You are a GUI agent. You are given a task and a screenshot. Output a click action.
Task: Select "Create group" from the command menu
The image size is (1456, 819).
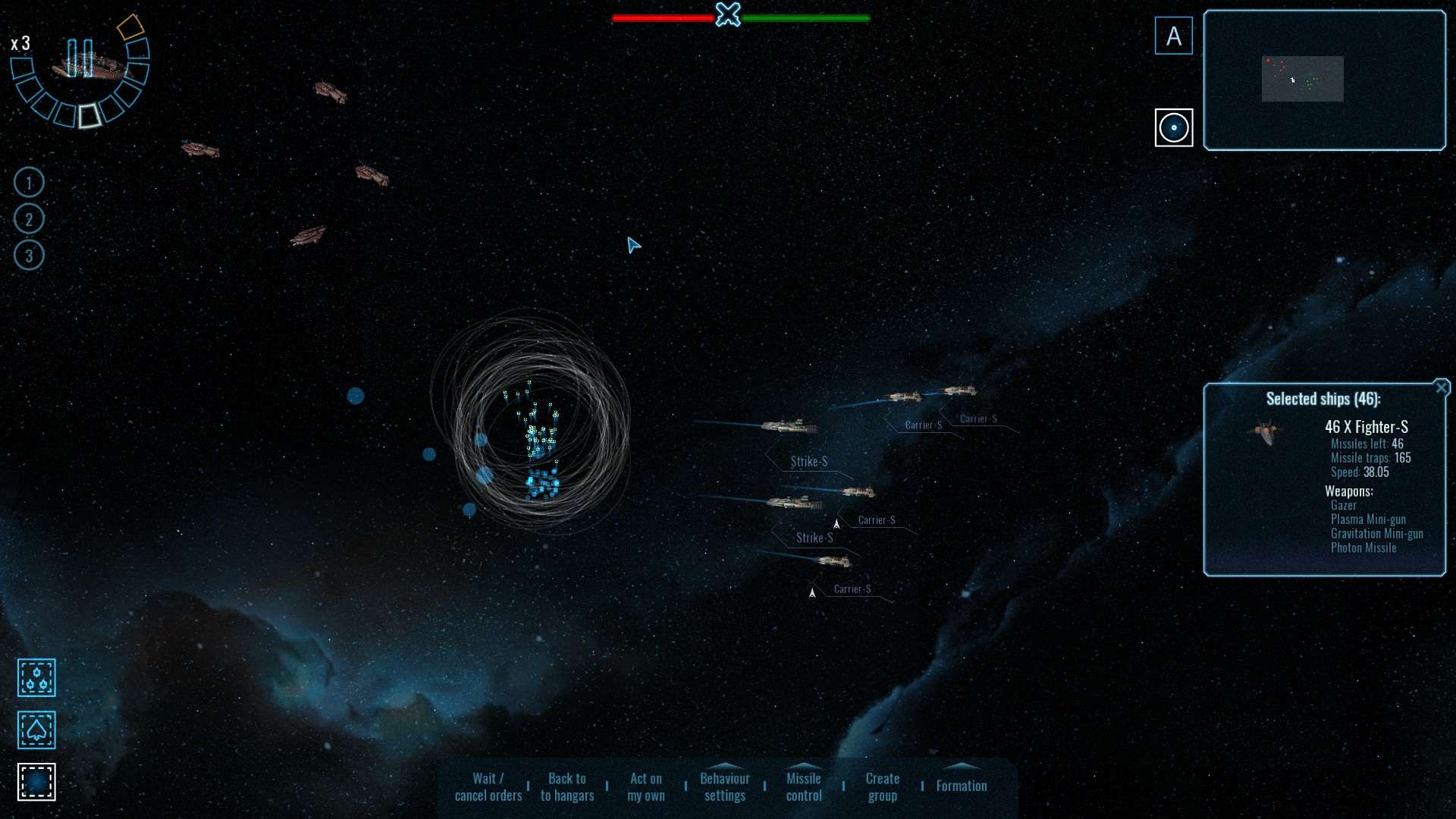pyautogui.click(x=882, y=786)
